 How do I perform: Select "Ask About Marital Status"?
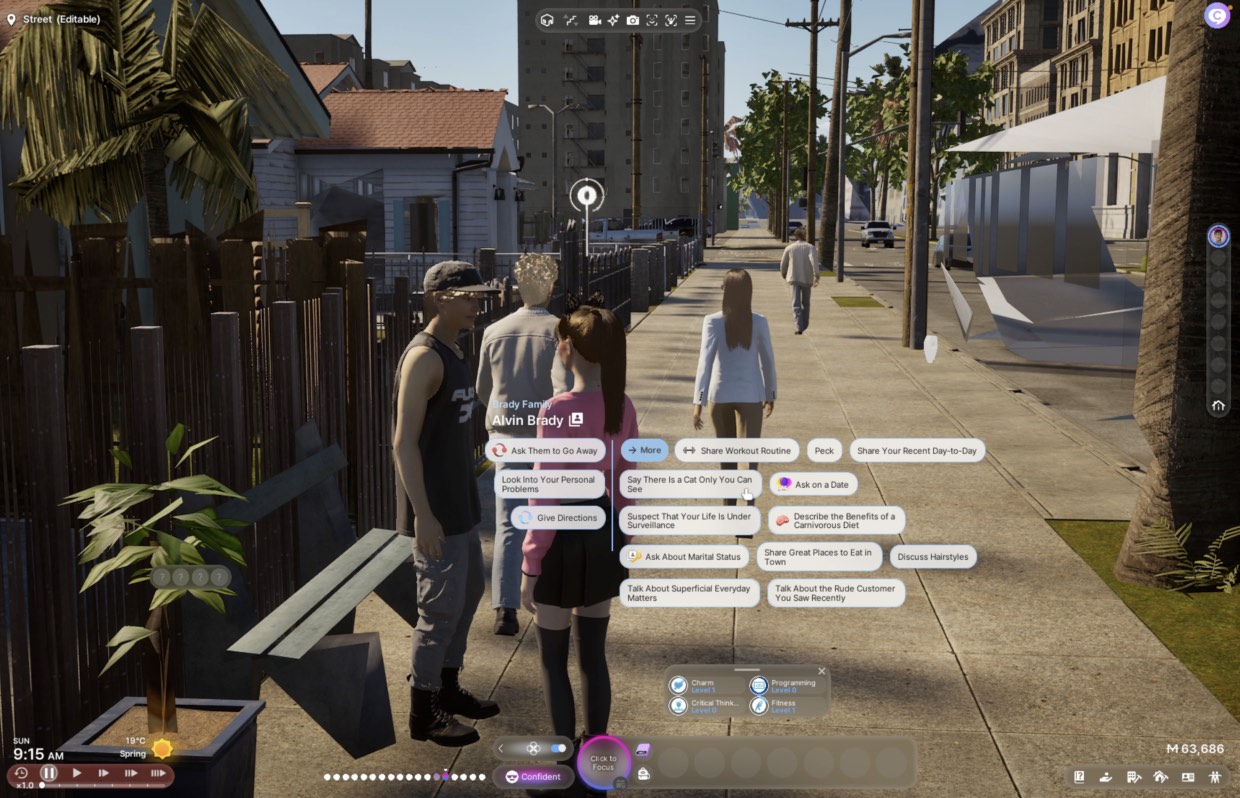(684, 557)
